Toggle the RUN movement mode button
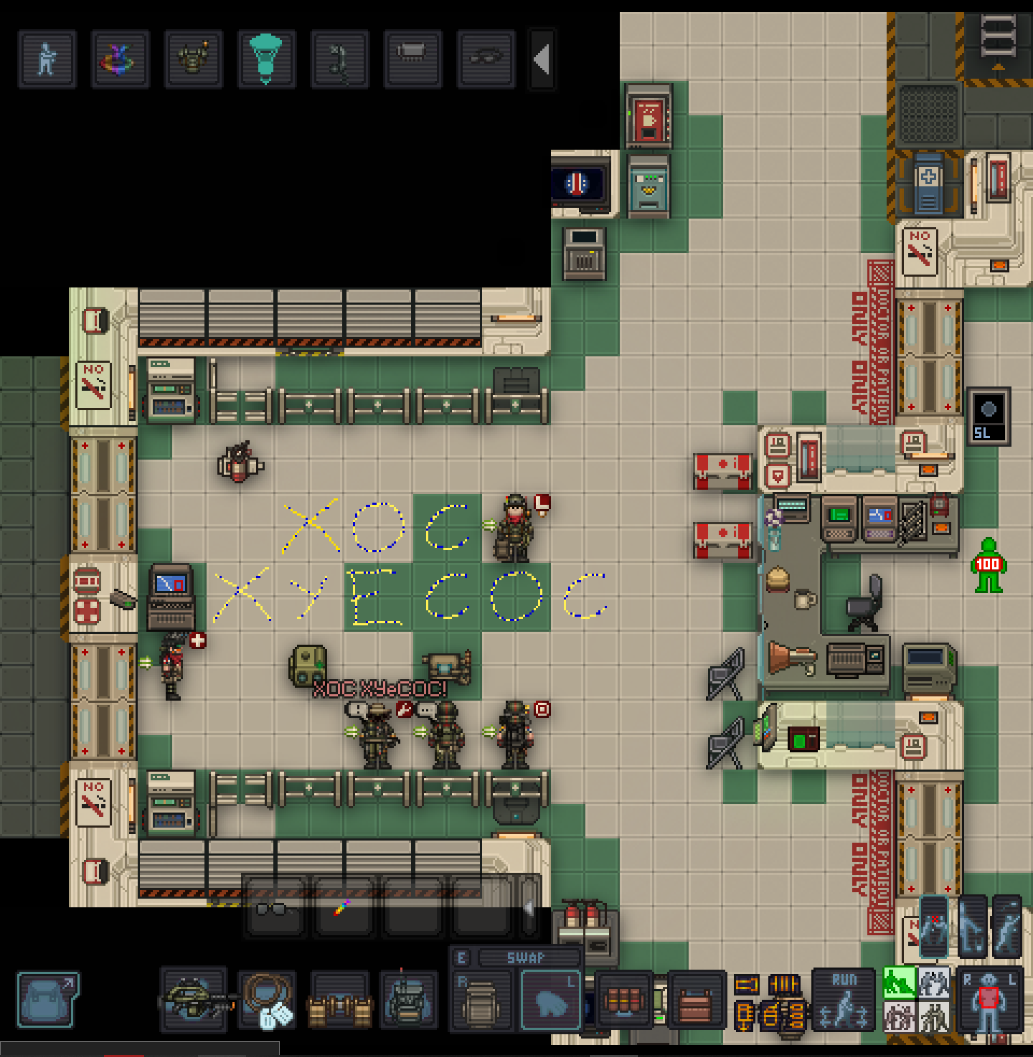1033x1057 pixels. pyautogui.click(x=843, y=999)
